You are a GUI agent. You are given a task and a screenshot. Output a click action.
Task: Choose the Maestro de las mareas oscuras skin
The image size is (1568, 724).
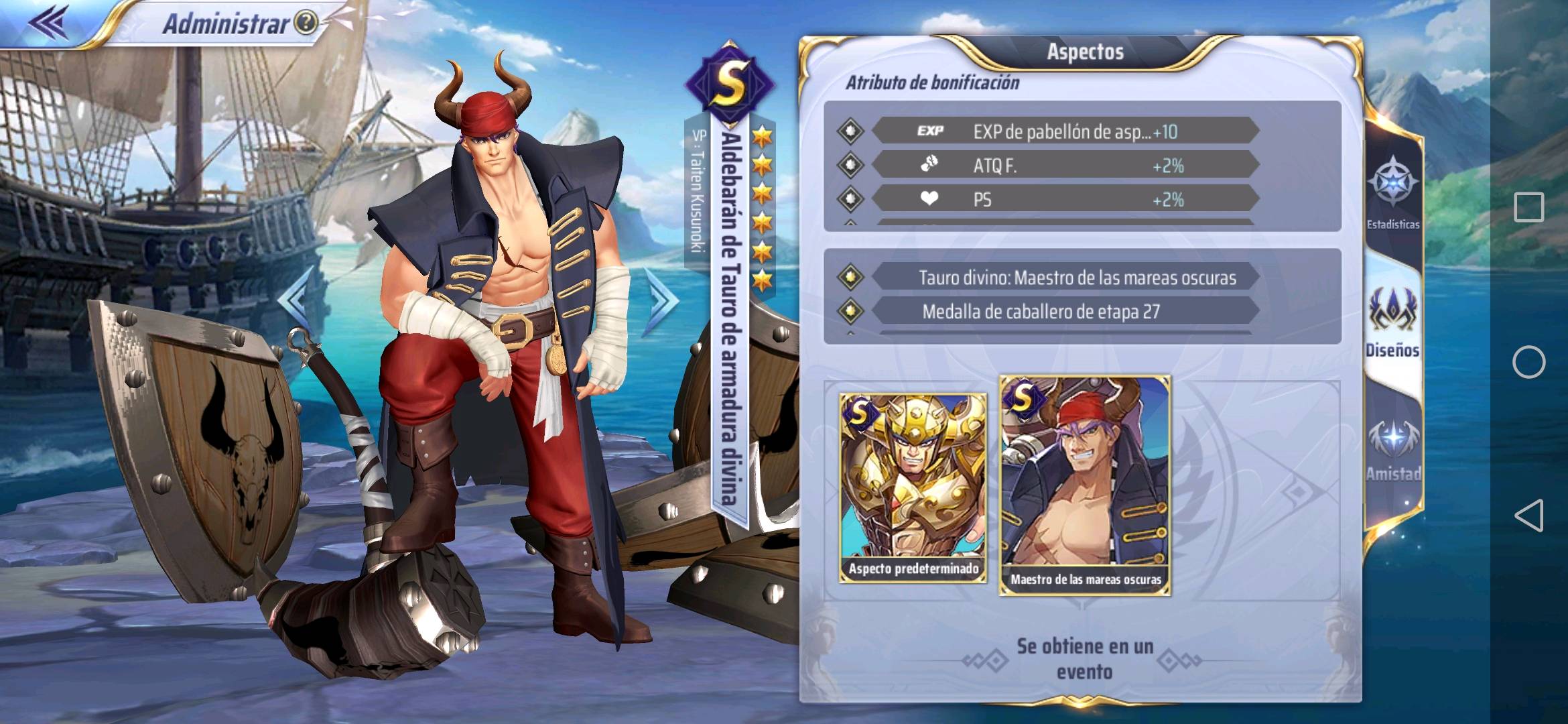[x=1085, y=485]
